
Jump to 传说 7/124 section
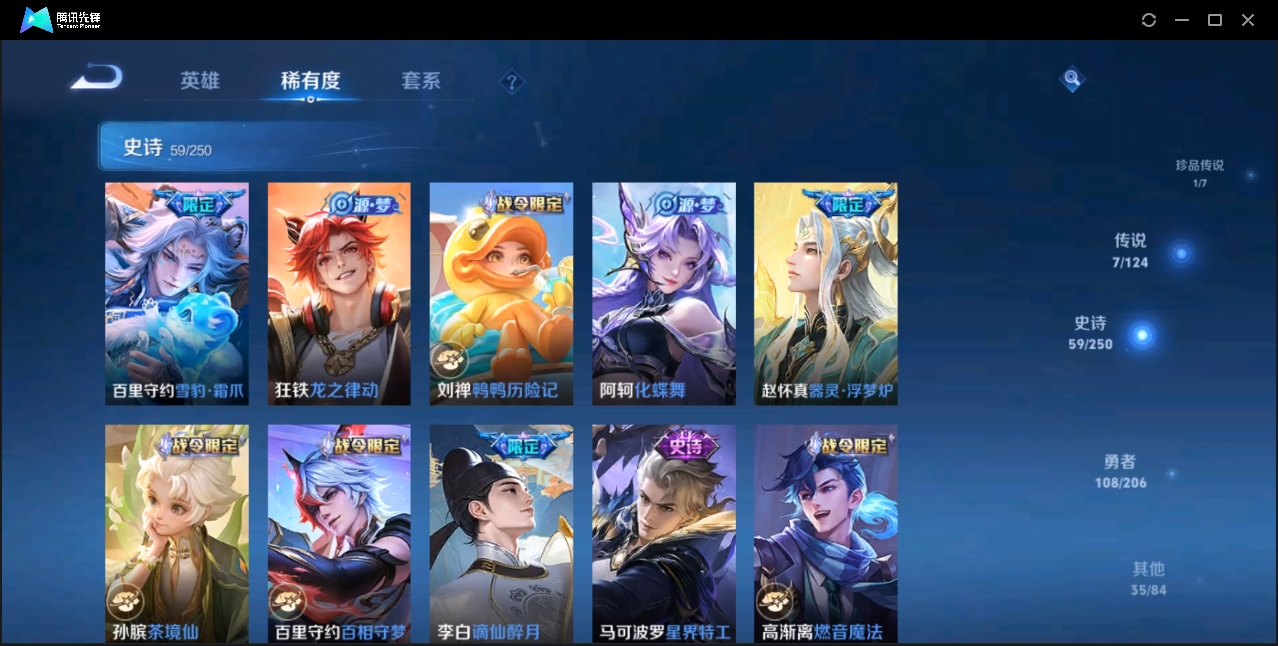pyautogui.click(x=1131, y=251)
